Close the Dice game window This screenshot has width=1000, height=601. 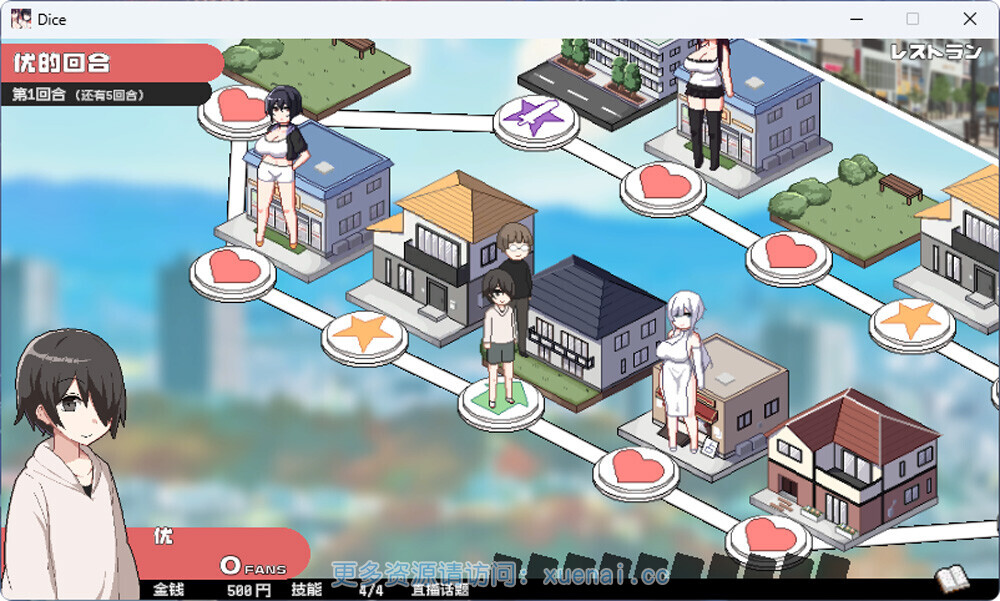969,19
